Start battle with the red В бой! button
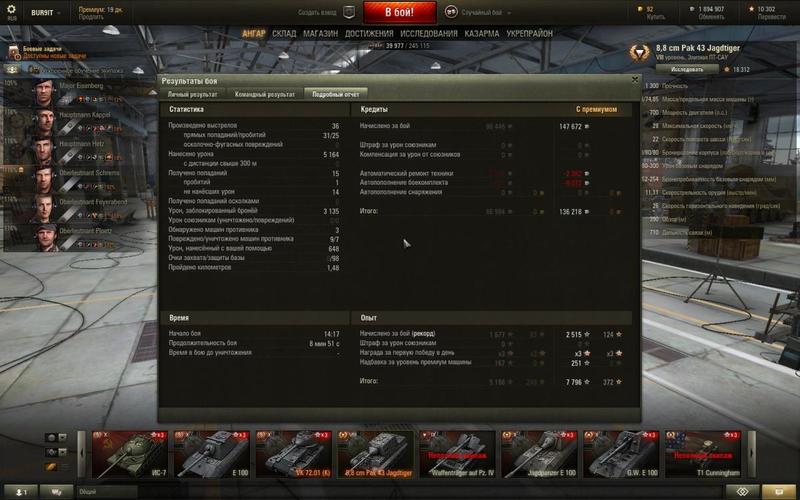Viewport: 800px width, 500px height. (x=399, y=13)
